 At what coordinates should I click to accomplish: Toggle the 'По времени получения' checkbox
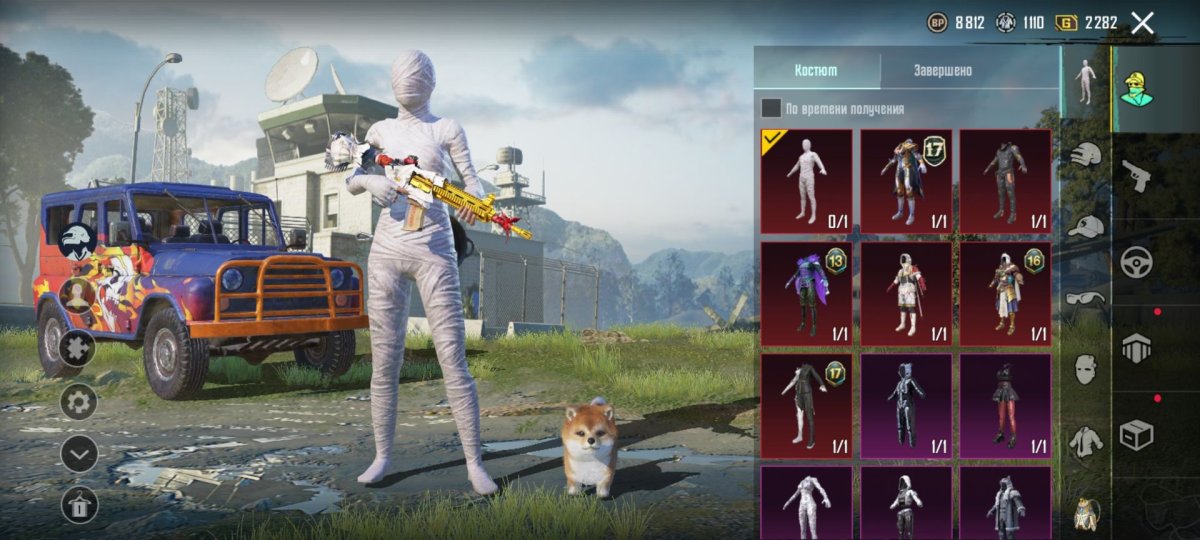click(x=771, y=108)
